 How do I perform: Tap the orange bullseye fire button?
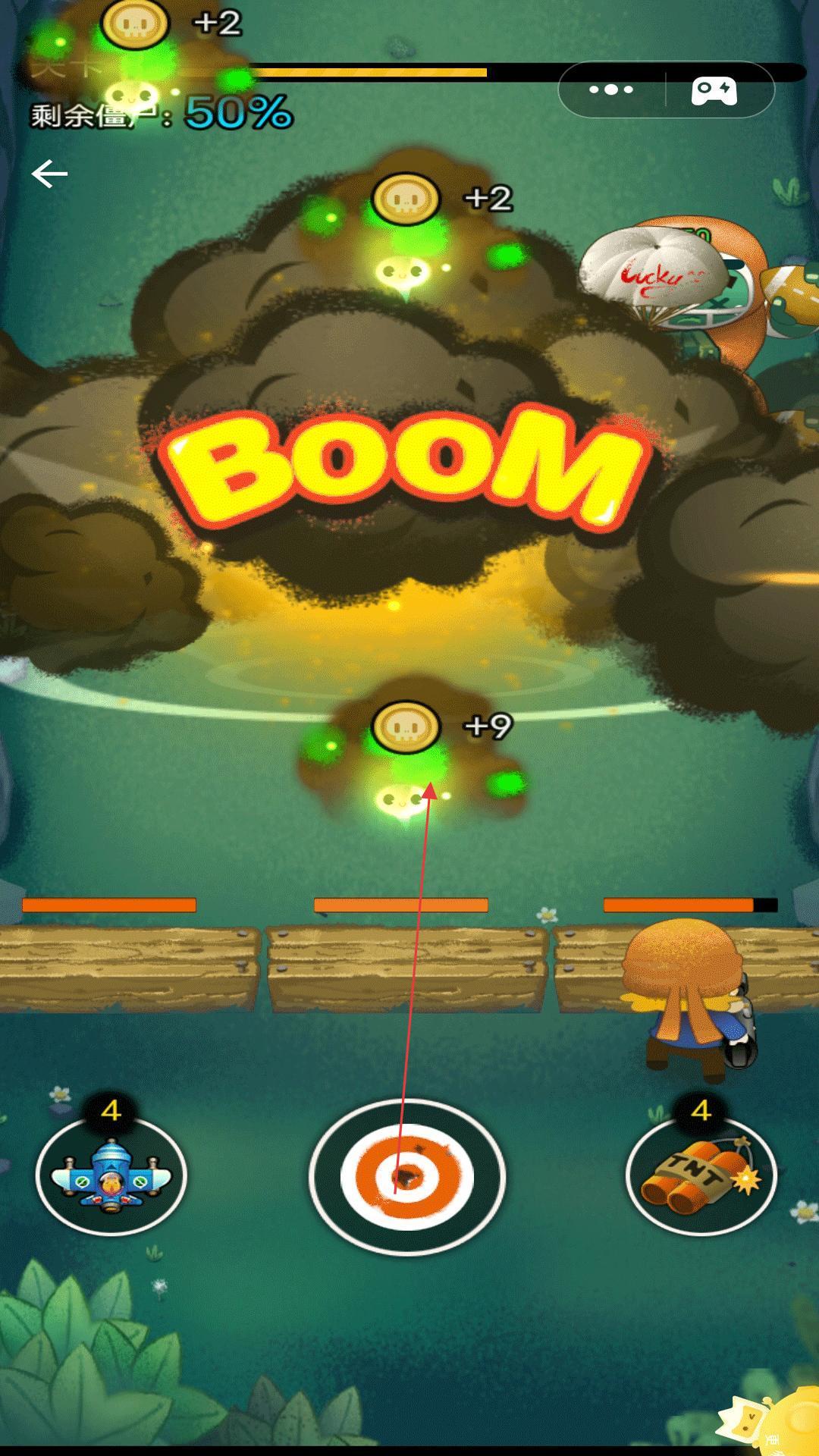click(407, 1176)
